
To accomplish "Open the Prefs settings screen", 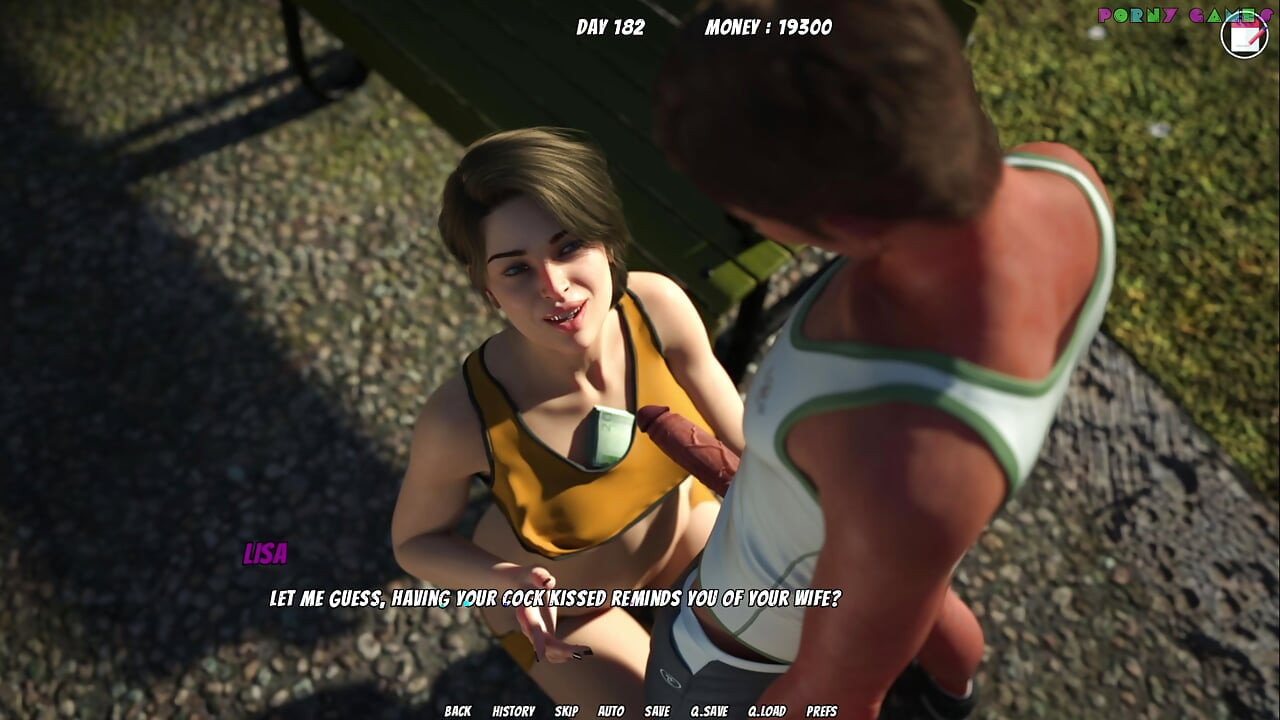I will (x=822, y=713).
